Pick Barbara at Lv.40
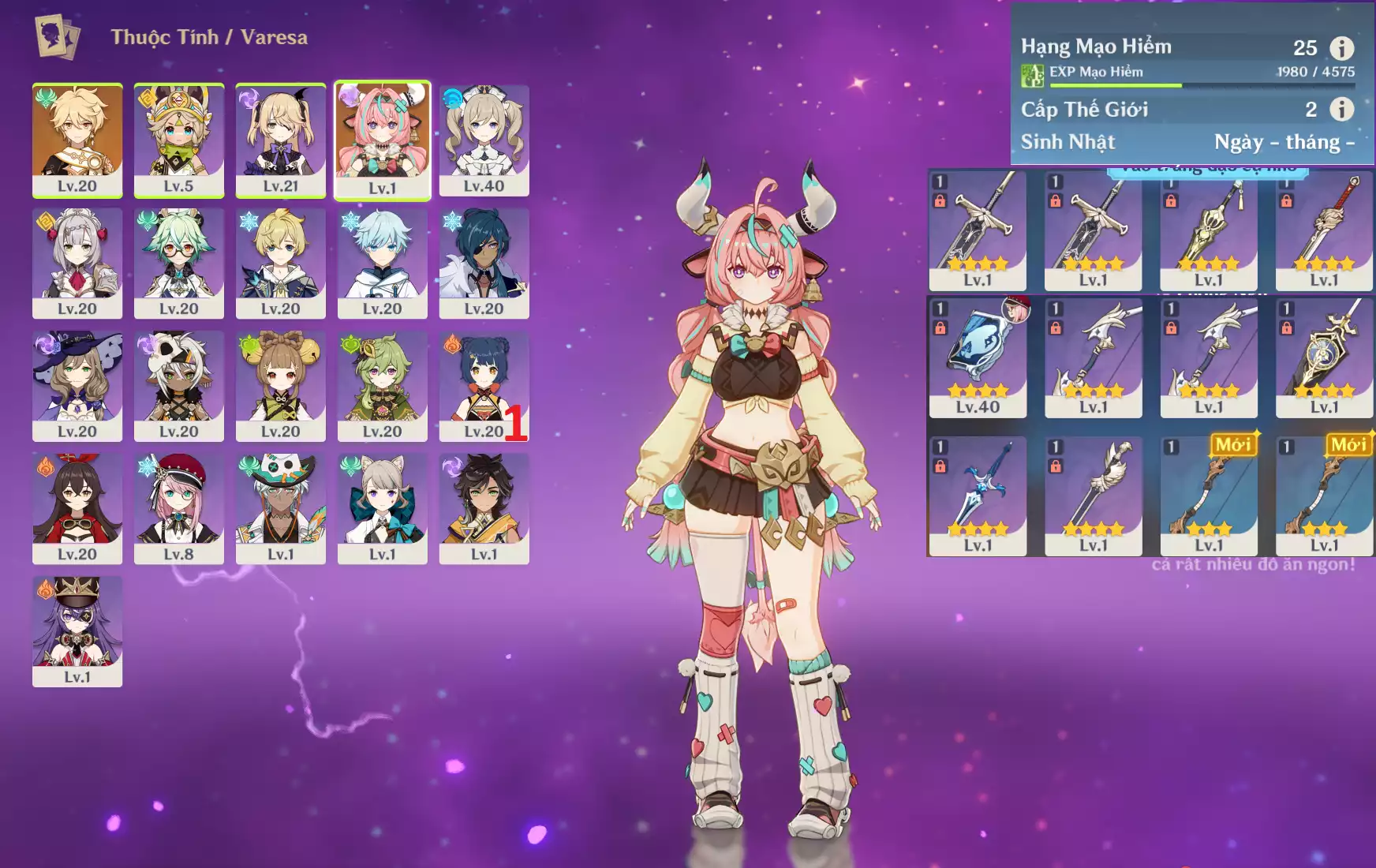 coord(484,140)
